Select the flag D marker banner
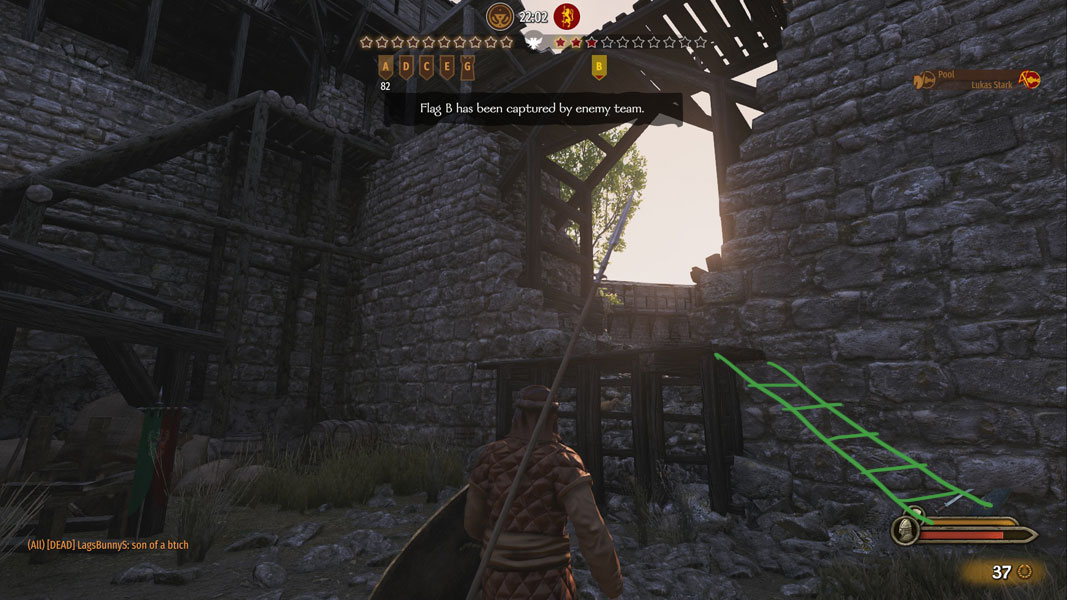 (406, 67)
